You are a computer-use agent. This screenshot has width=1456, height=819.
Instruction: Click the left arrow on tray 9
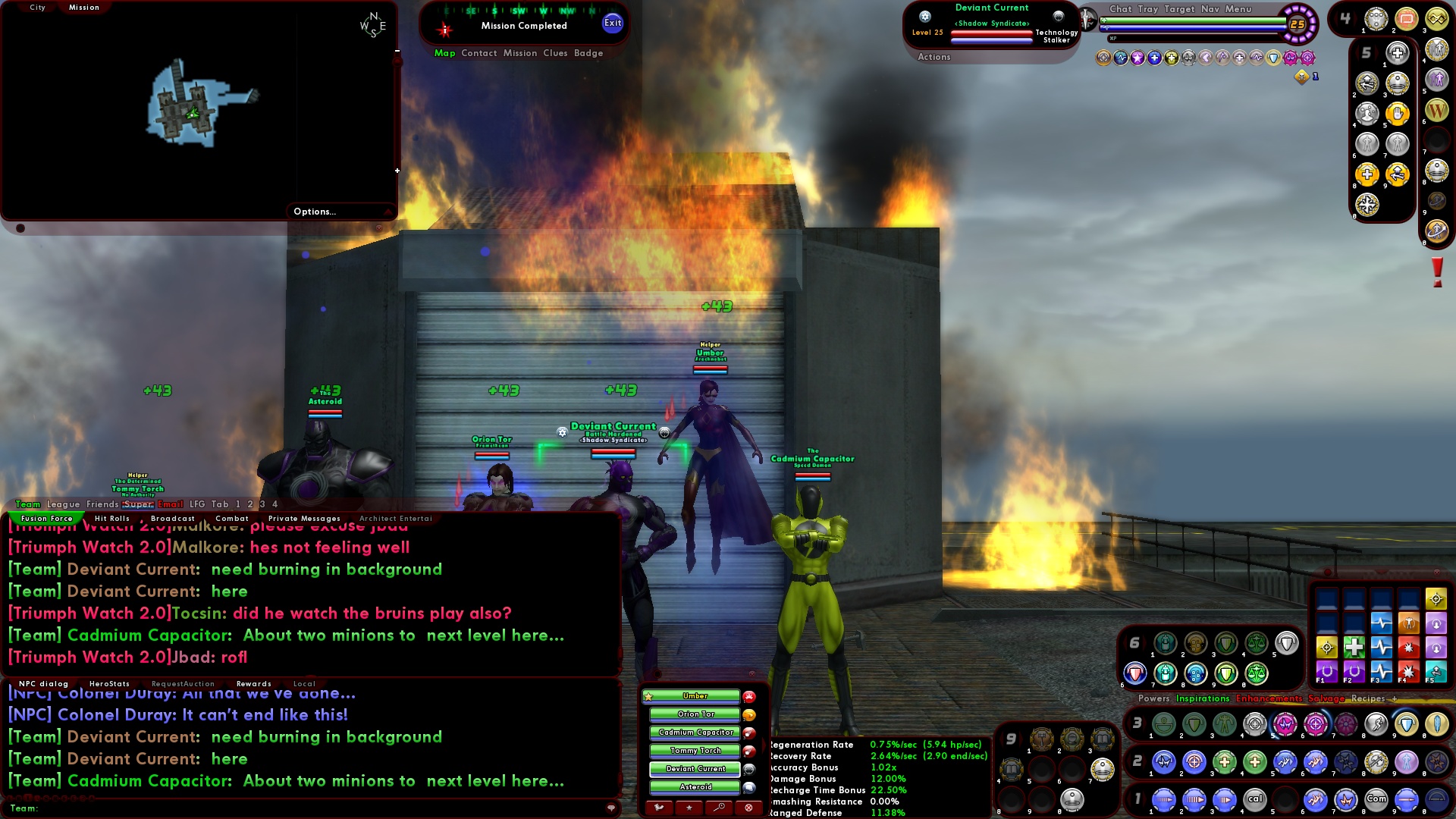pyautogui.click(x=1003, y=738)
